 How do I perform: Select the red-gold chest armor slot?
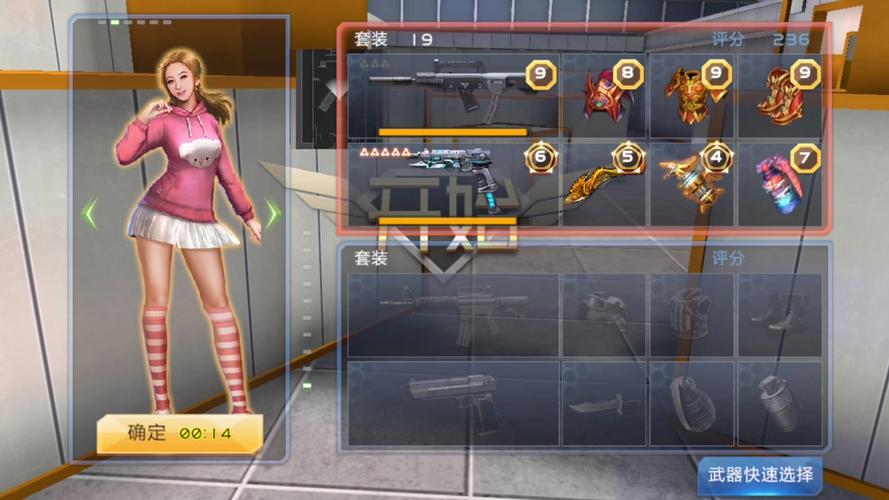coord(692,95)
